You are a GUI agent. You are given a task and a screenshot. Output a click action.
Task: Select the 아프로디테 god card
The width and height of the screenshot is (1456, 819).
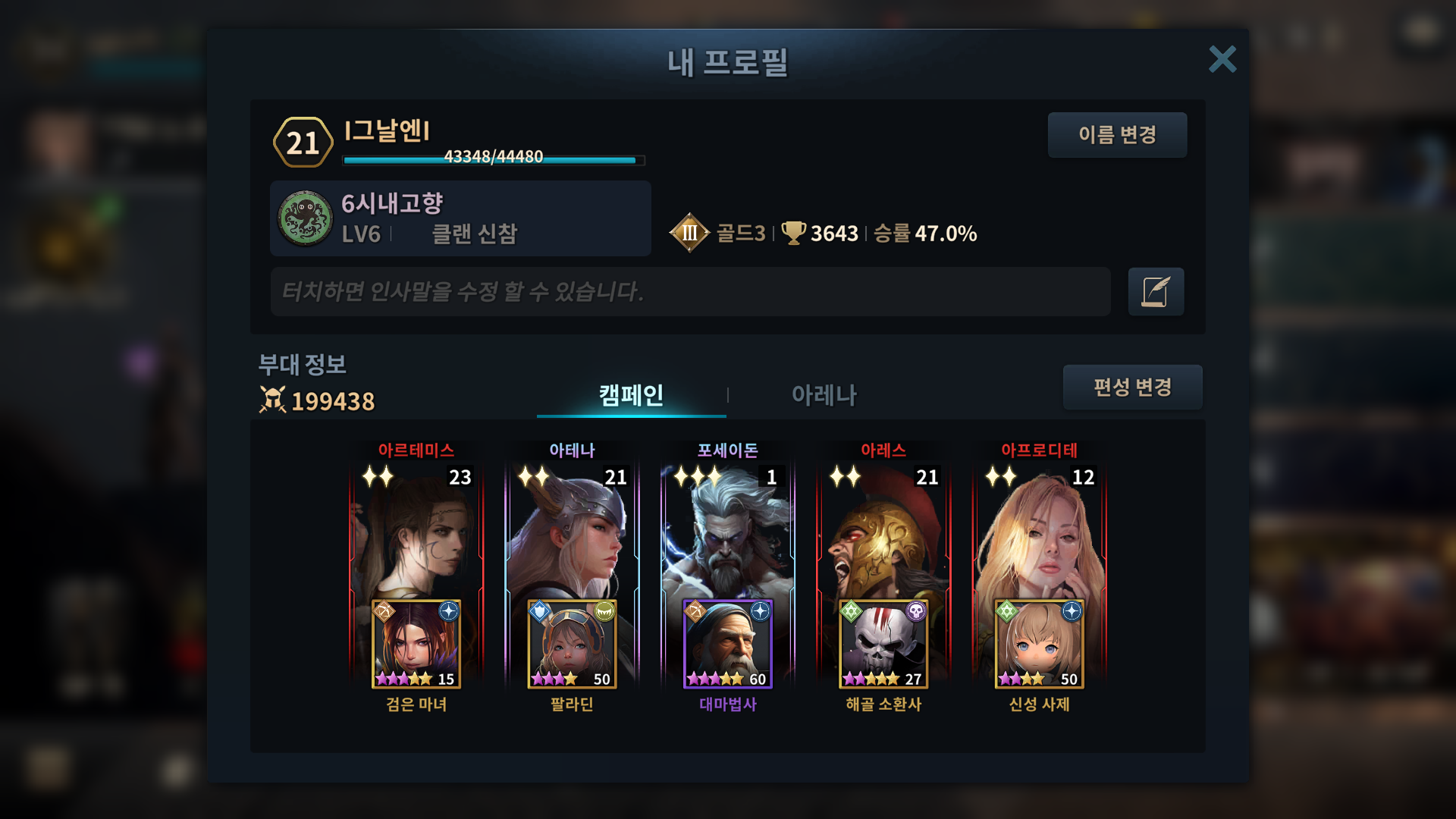pos(1039,531)
